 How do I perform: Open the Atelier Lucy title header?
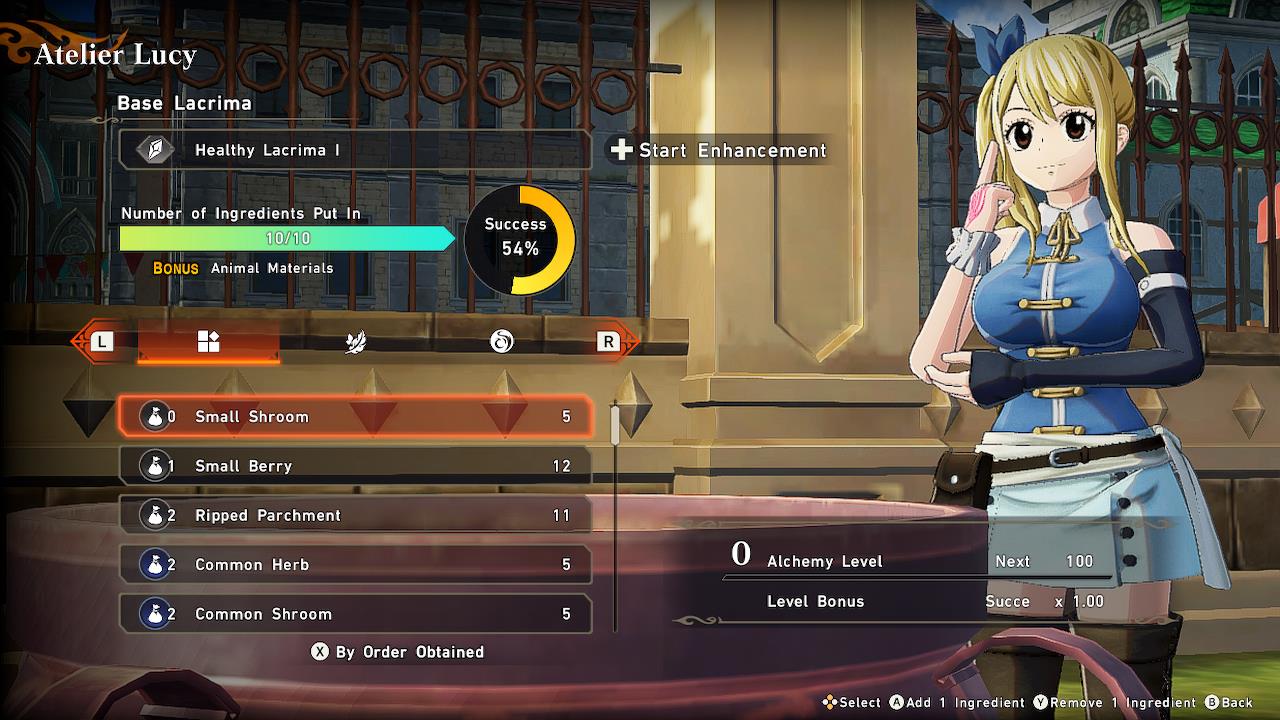(x=113, y=55)
